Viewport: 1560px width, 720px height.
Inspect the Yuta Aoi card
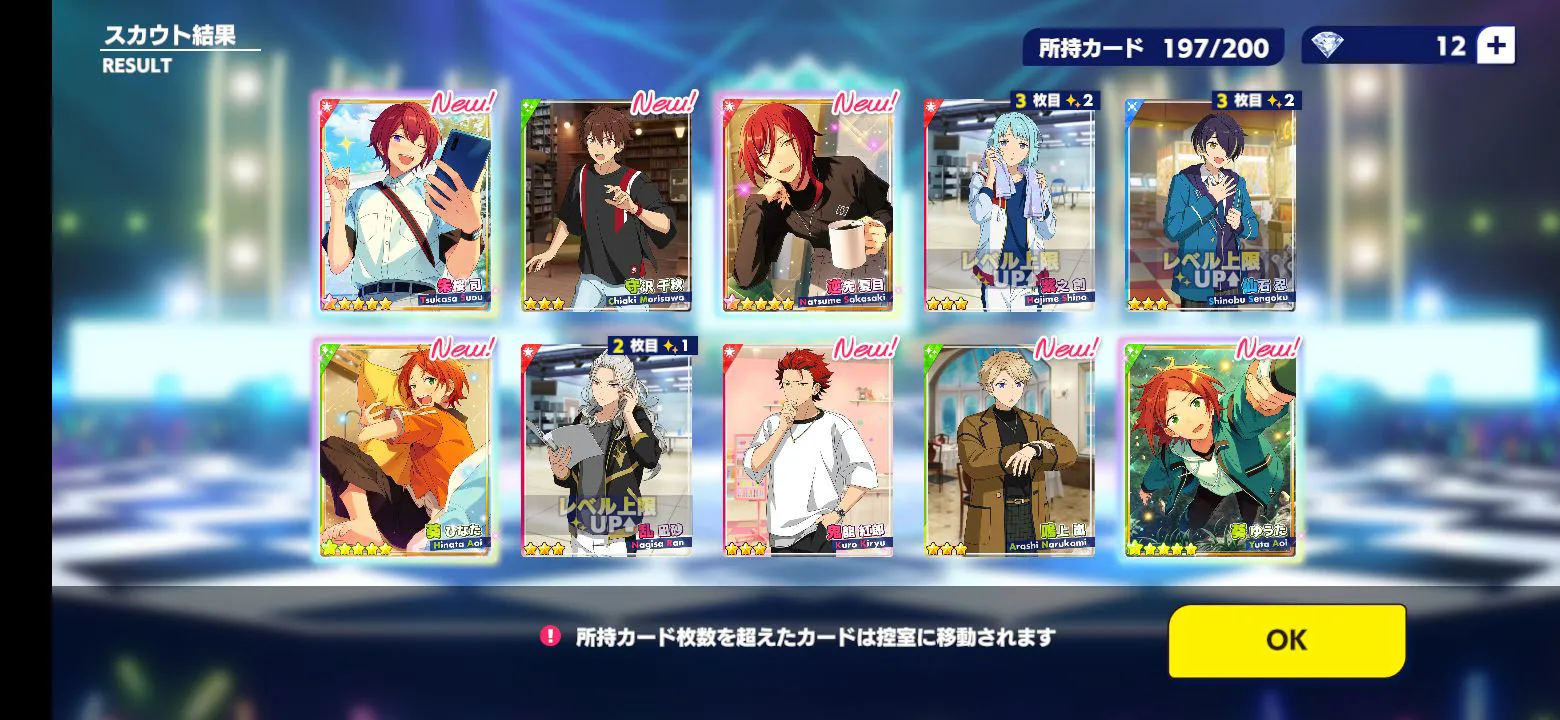point(1211,450)
